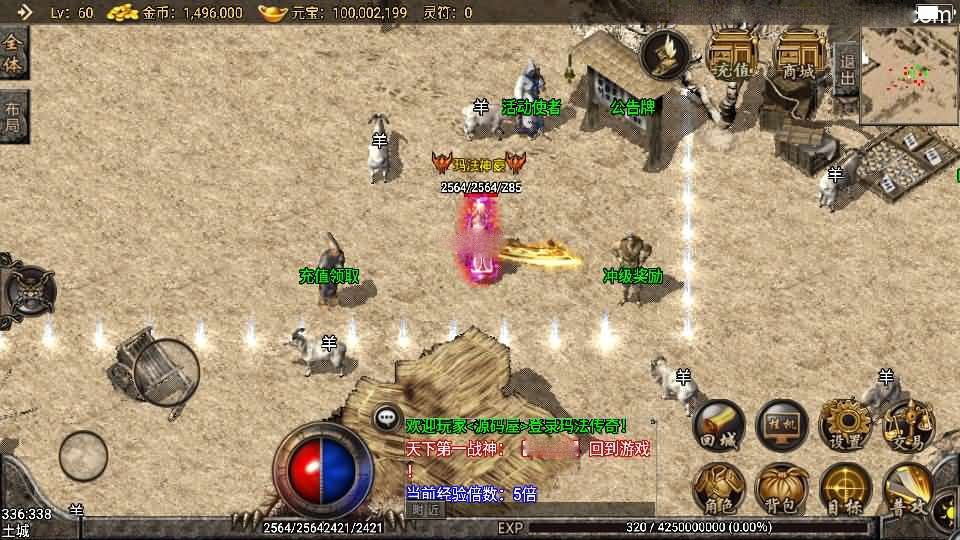This screenshot has height=540, width=960.
Task: Open the 充值 recharge shop
Action: 732,54
